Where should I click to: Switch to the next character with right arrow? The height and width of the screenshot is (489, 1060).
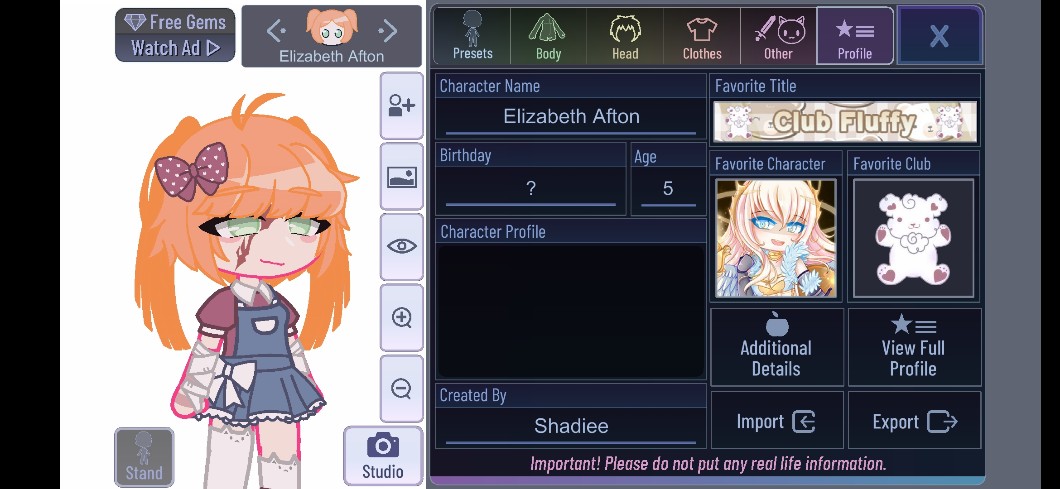[388, 31]
